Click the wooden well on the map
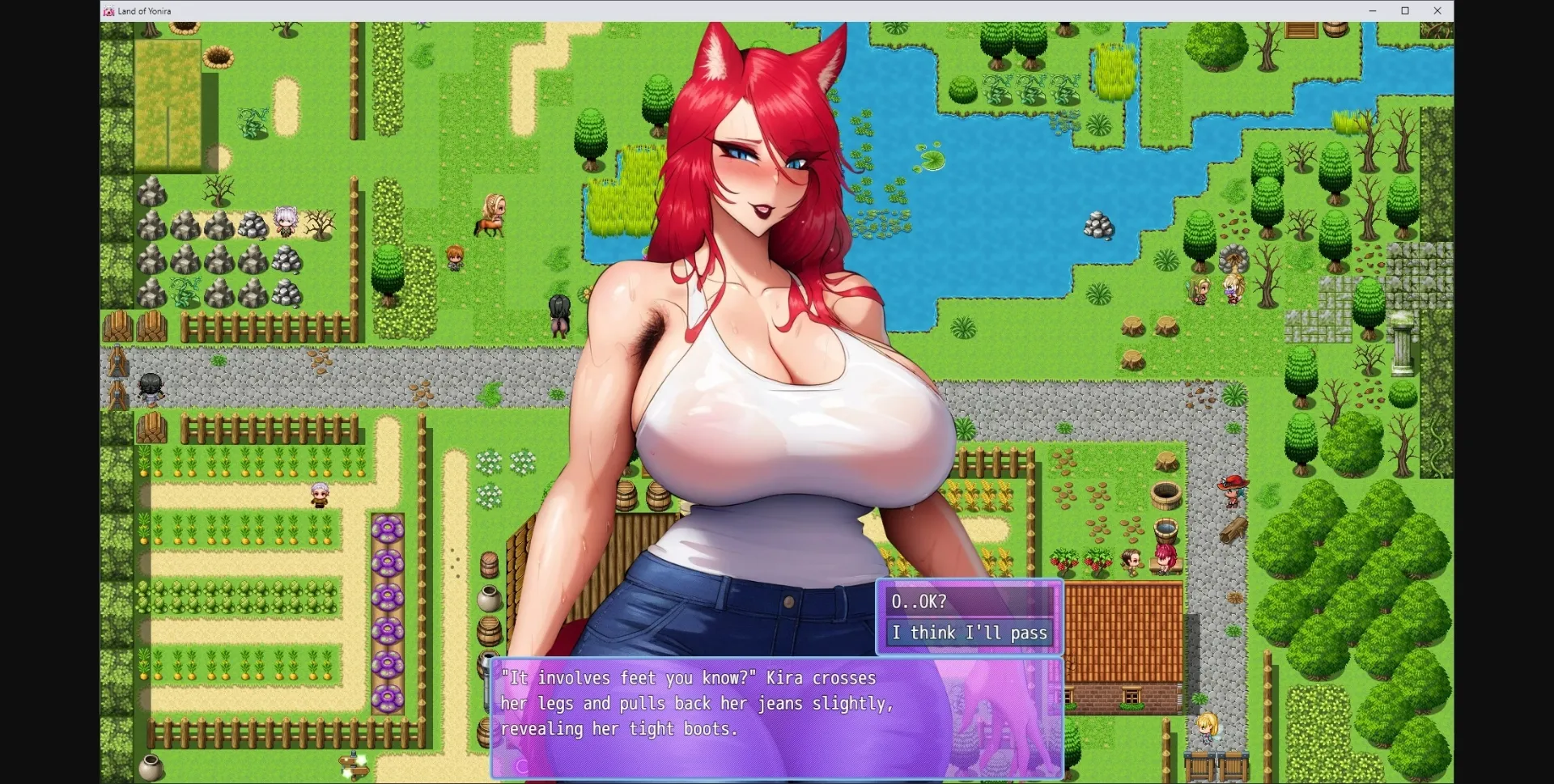 pyautogui.click(x=1167, y=495)
